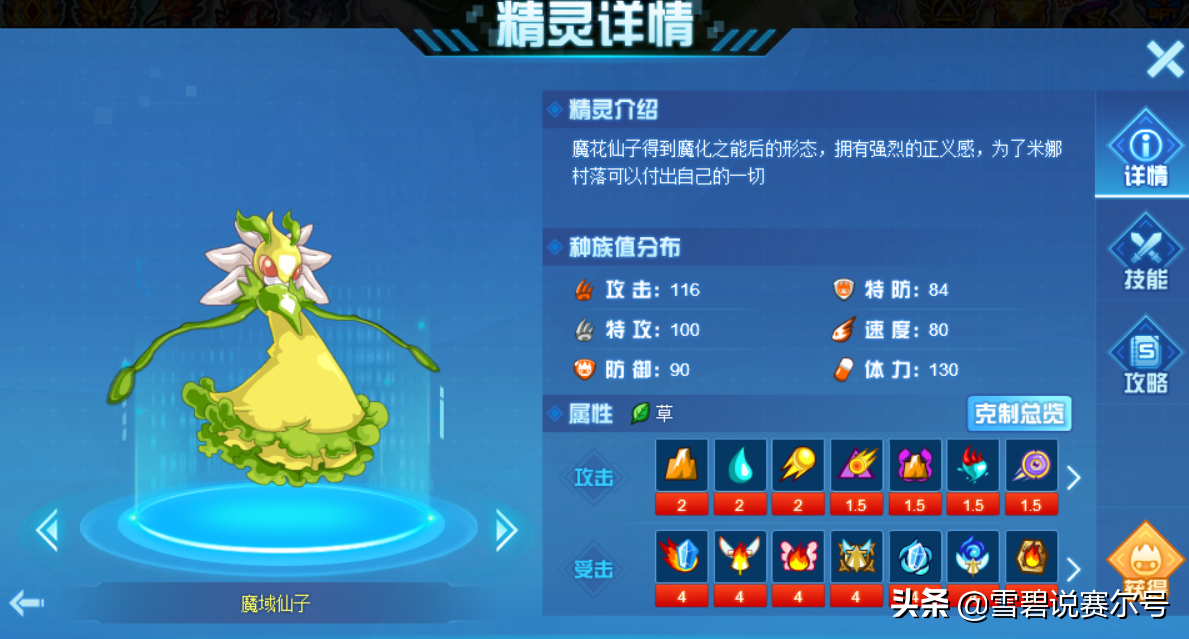Switch to the 详情 tab

pyautogui.click(x=1145, y=149)
